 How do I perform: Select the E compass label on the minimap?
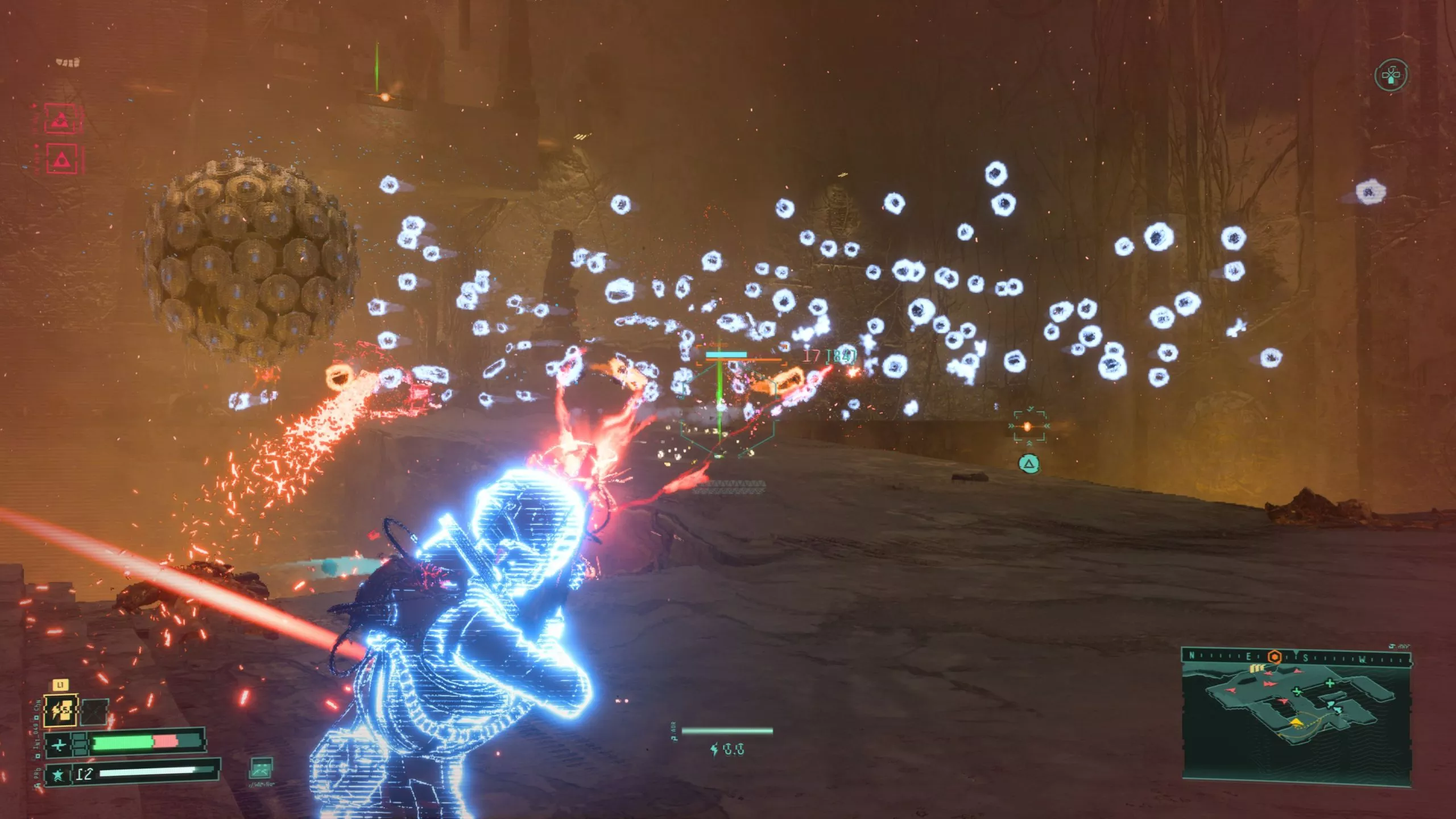tap(1248, 656)
